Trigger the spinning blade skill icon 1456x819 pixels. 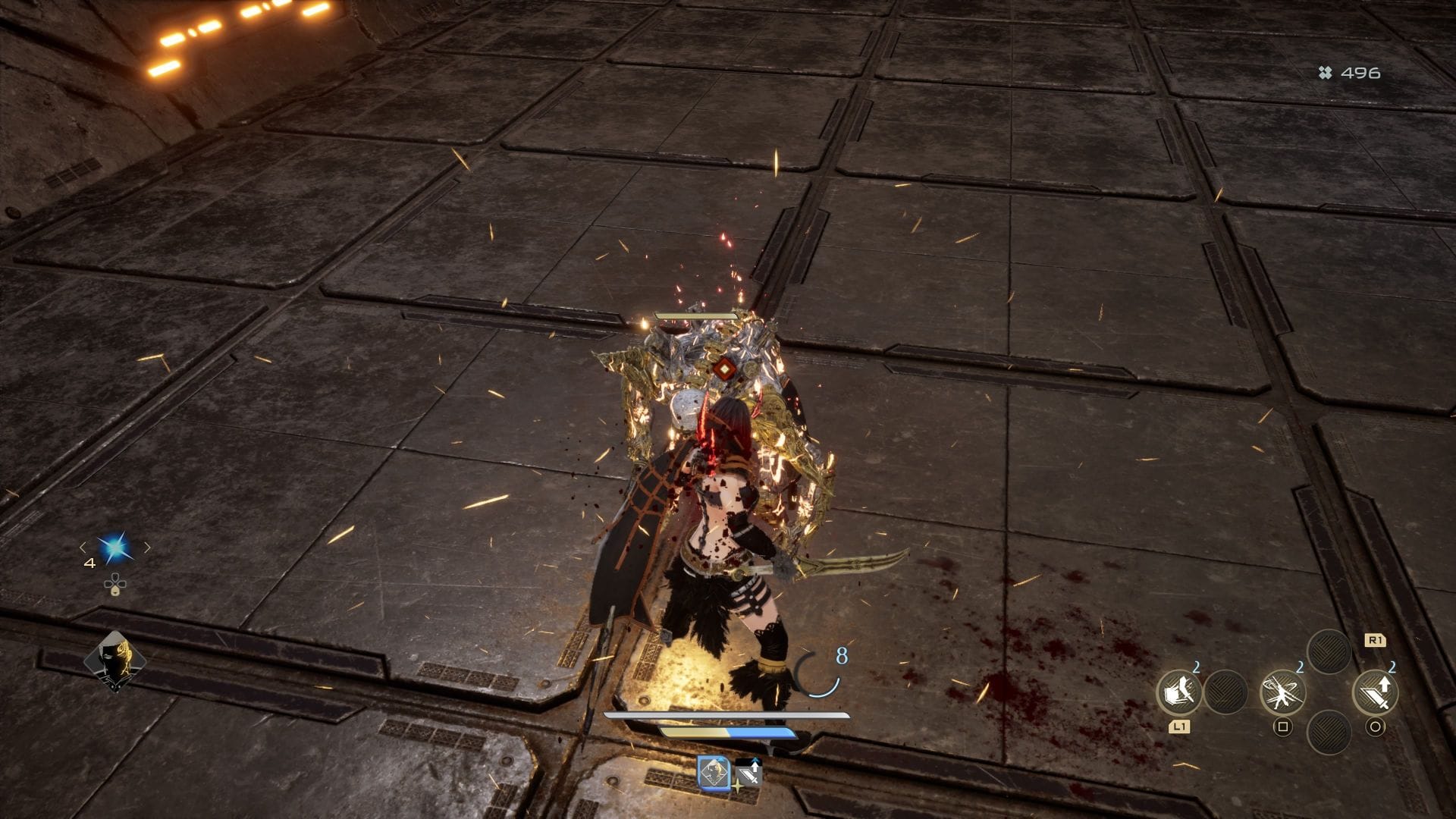(1282, 692)
